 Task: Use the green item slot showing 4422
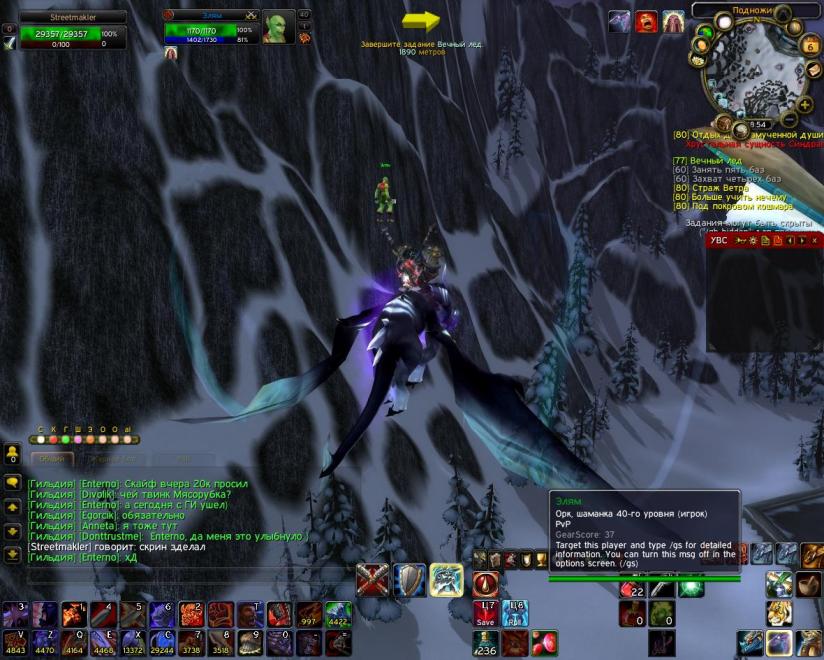click(338, 613)
